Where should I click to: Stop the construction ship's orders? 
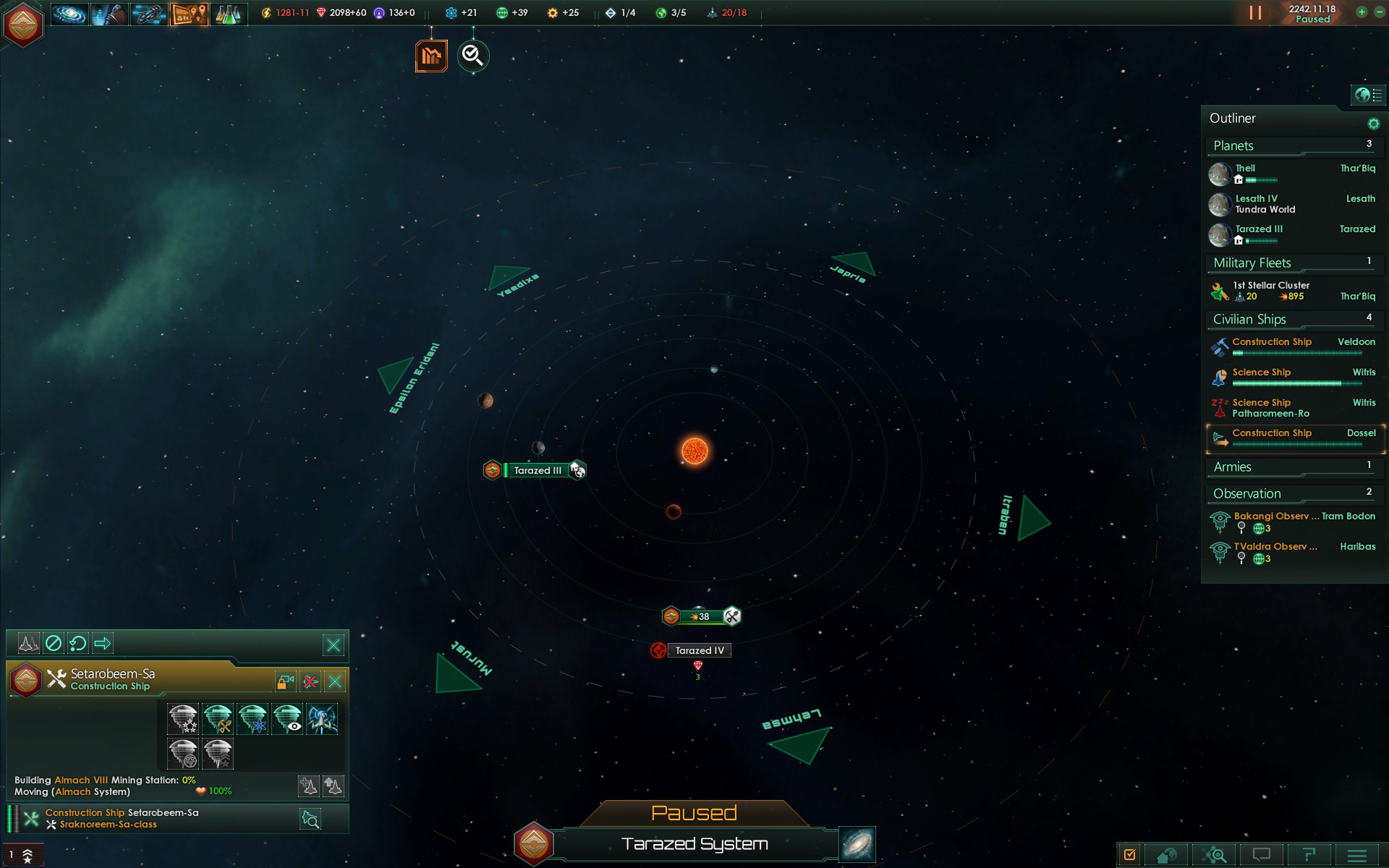(x=54, y=643)
